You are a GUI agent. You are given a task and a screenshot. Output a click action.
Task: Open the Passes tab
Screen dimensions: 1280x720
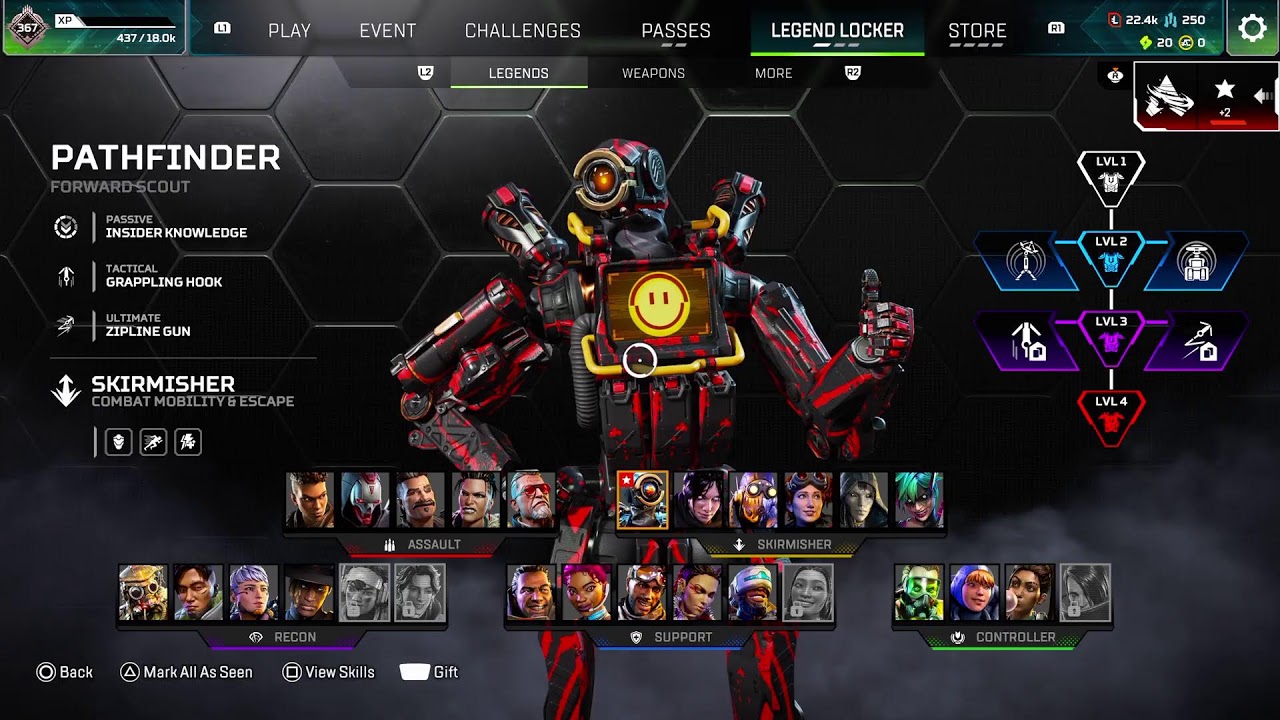click(676, 30)
